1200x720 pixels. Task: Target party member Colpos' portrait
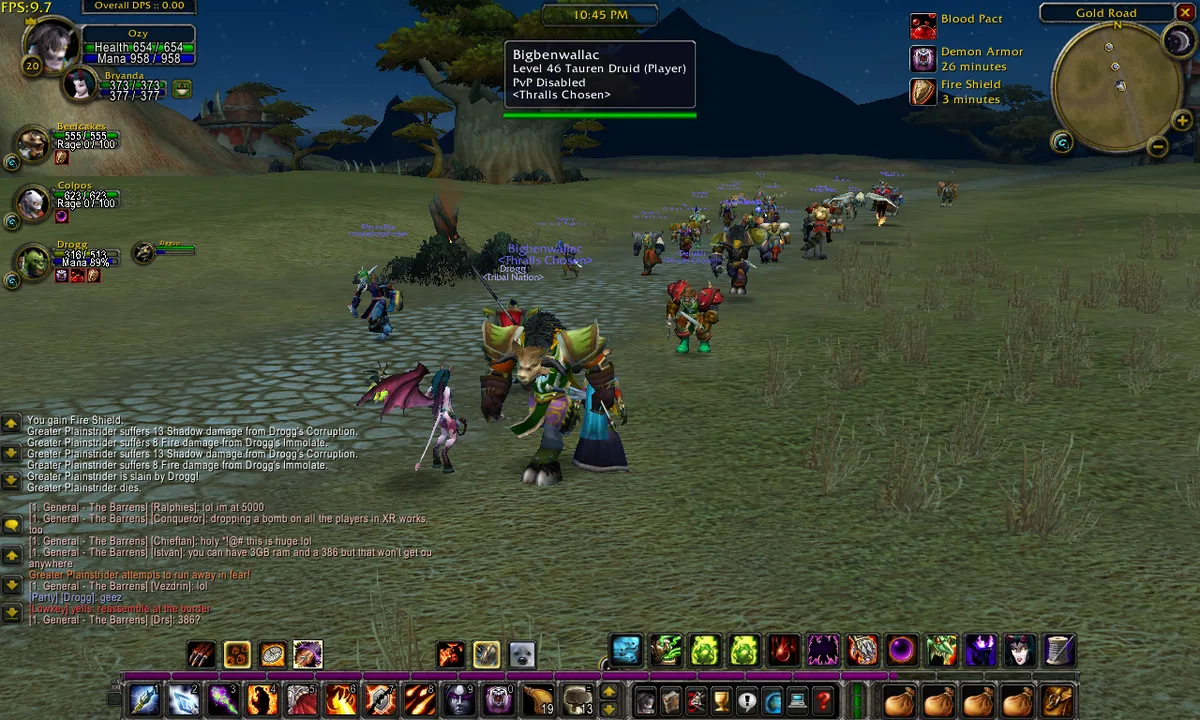click(x=33, y=203)
